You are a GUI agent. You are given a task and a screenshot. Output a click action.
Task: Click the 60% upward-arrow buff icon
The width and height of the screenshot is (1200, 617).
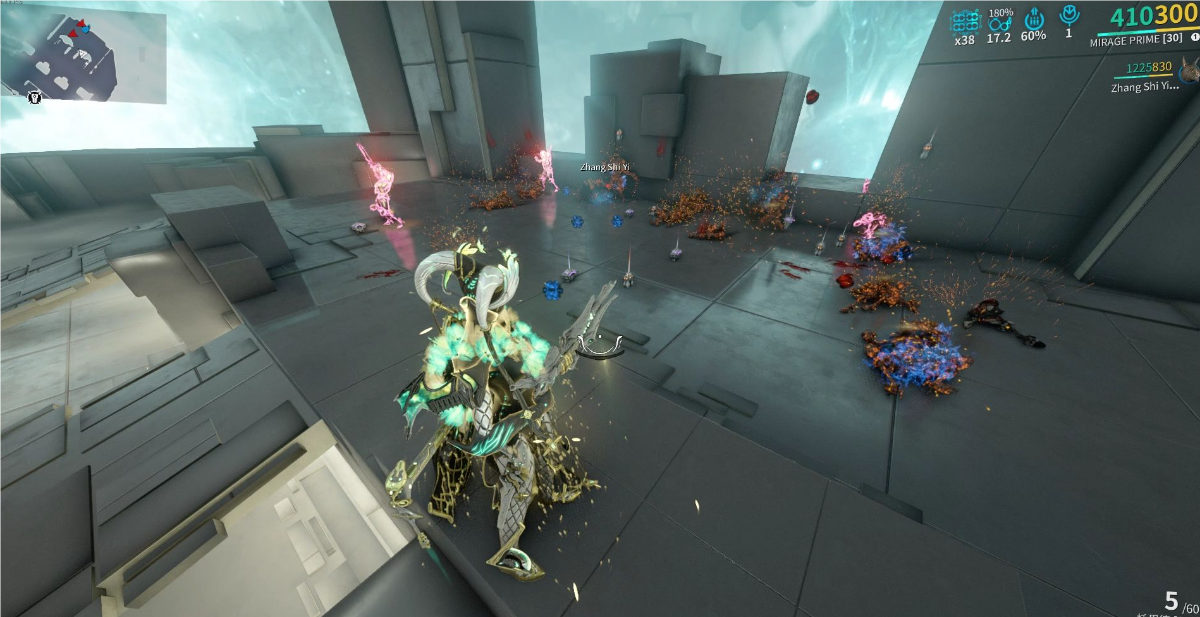click(x=1034, y=19)
